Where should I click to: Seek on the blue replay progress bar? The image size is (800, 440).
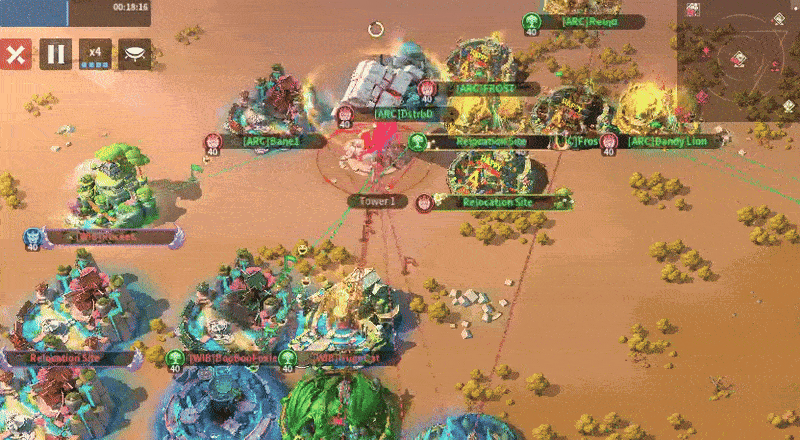point(34,12)
